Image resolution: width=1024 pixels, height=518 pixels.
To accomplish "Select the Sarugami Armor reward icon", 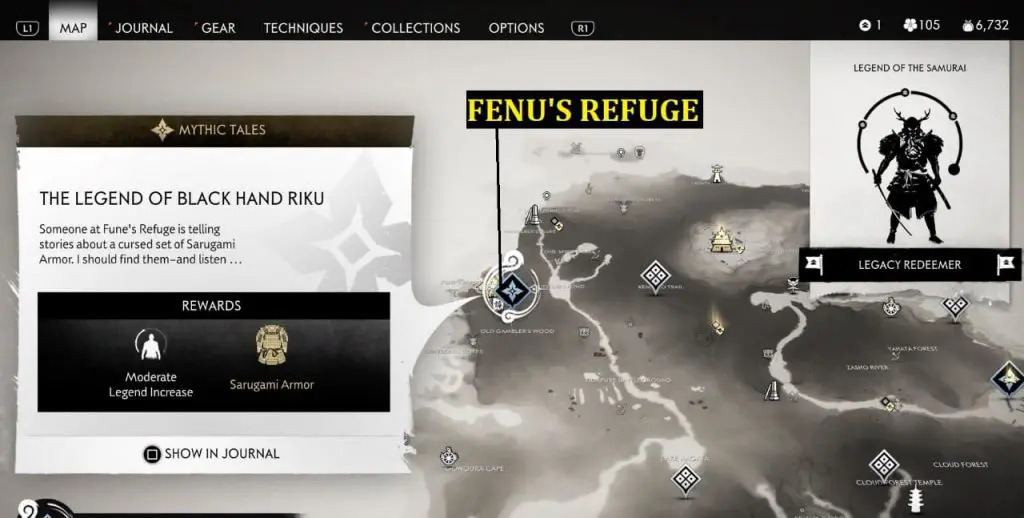I will [x=271, y=346].
